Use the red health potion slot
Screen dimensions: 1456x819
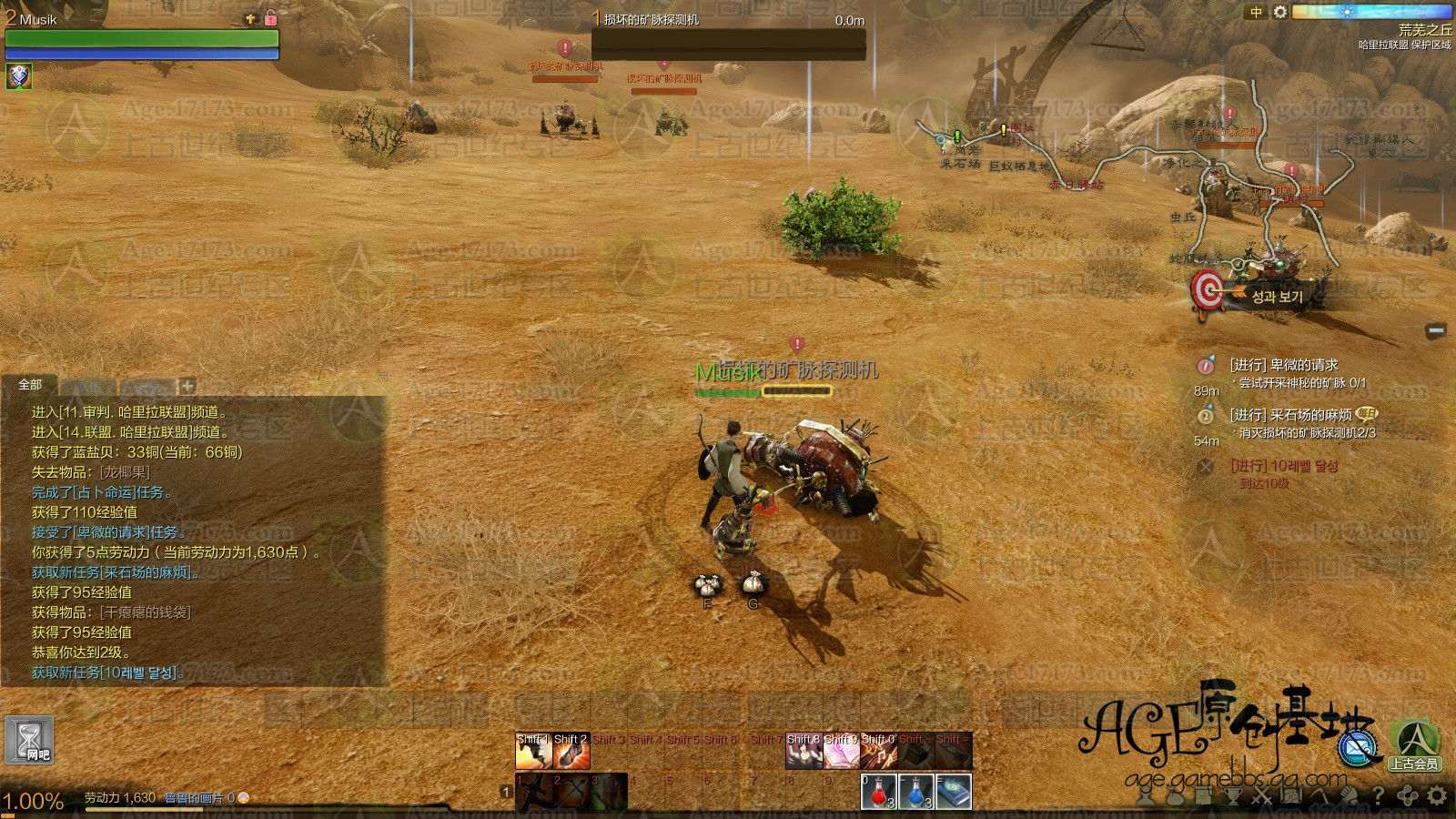point(878,791)
